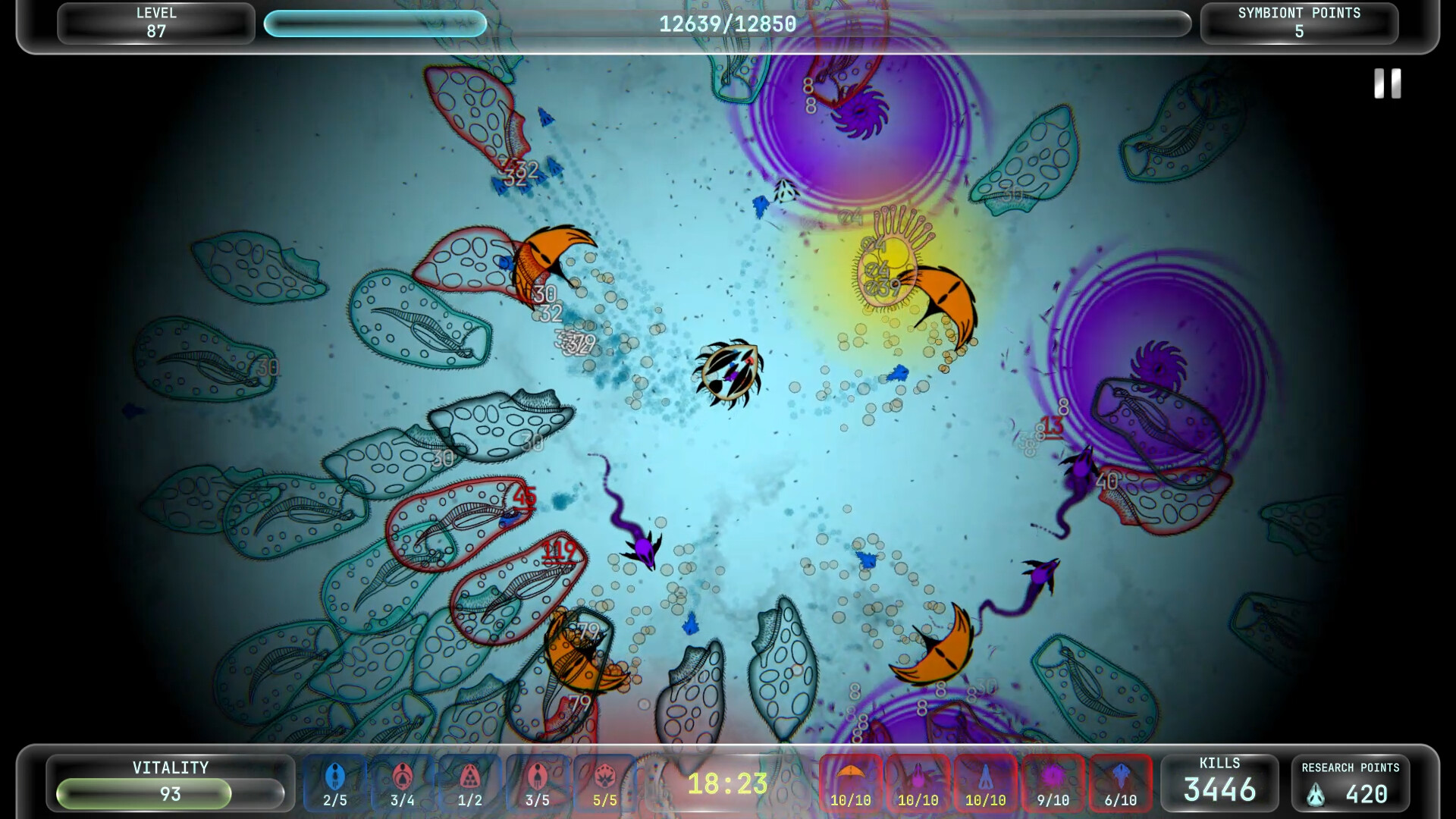The height and width of the screenshot is (819, 1456).
Task: Click the Symbiont Points panel
Action: coord(1298,23)
